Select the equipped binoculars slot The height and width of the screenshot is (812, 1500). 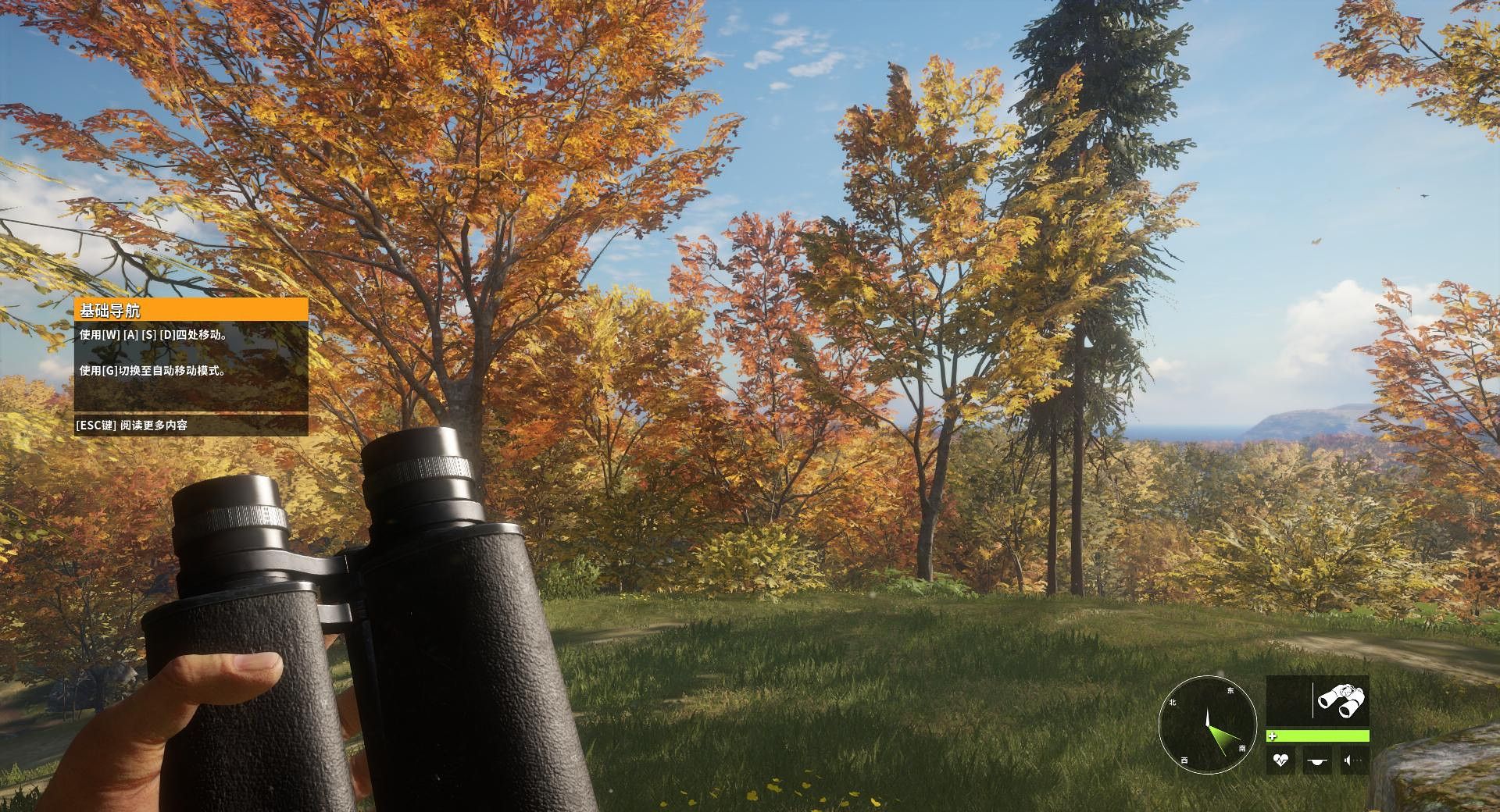(x=1341, y=700)
